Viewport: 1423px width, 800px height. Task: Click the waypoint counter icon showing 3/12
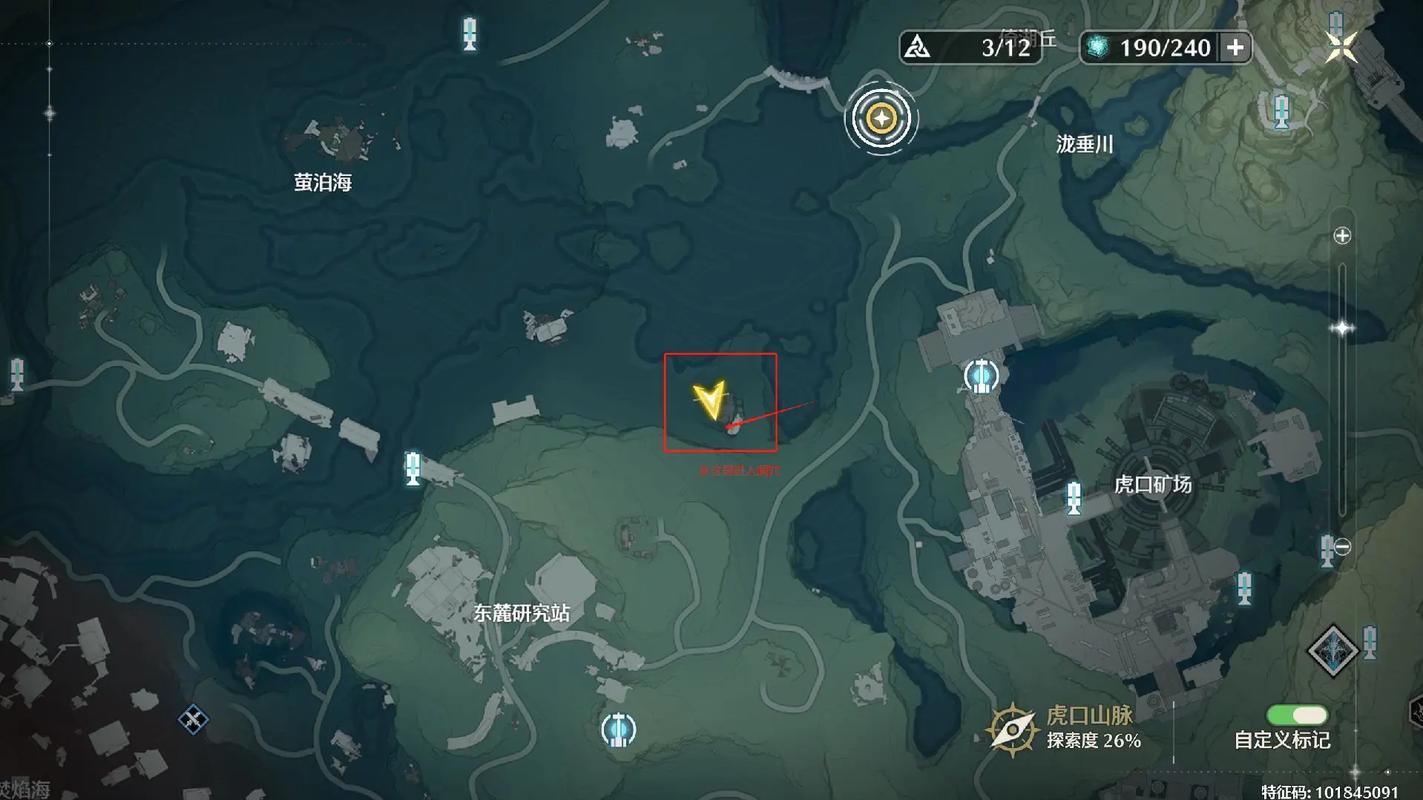915,45
